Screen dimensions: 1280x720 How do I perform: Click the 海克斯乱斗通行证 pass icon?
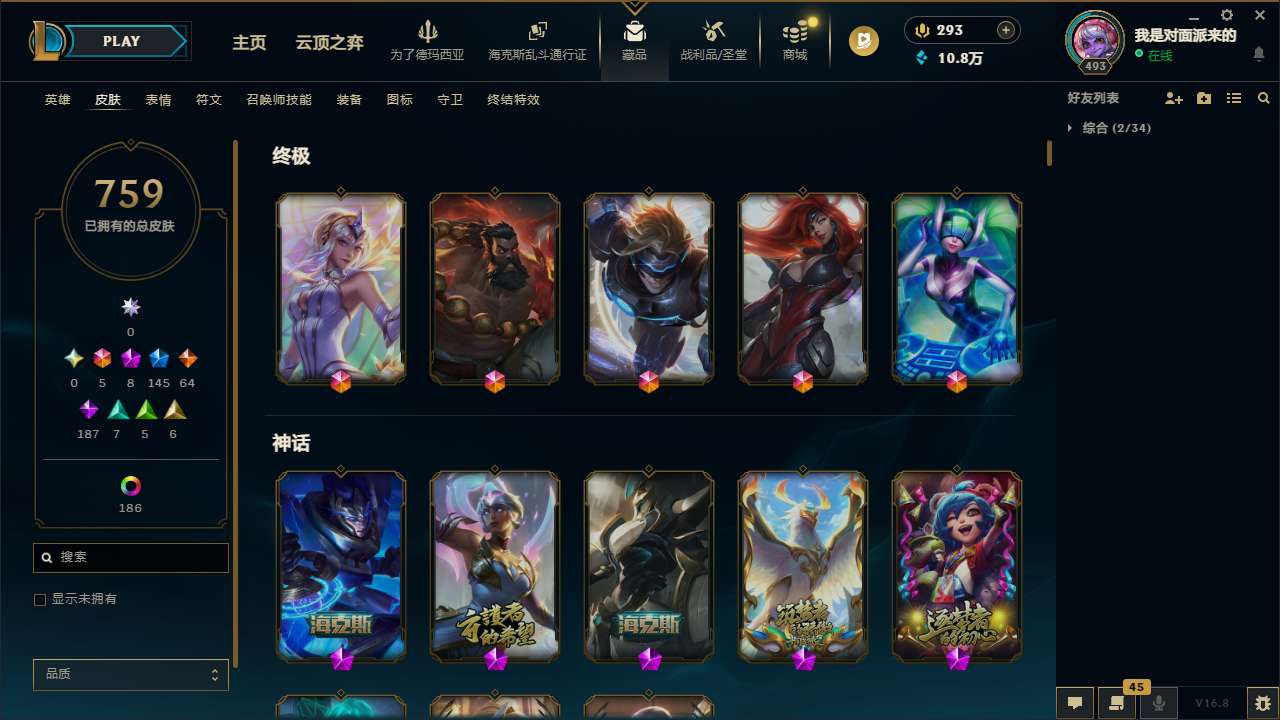537,40
